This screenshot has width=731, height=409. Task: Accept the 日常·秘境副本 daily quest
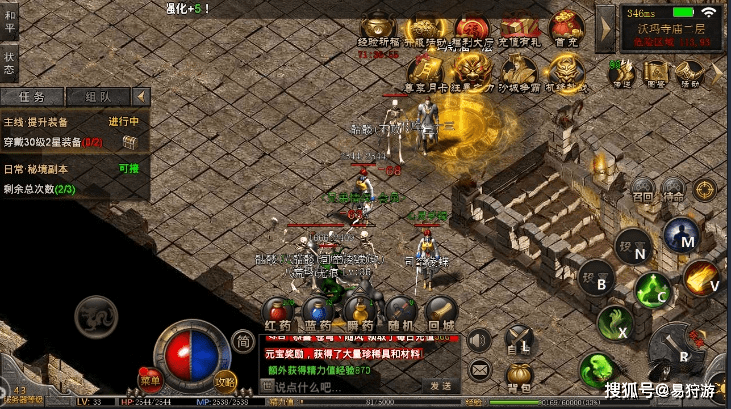[129, 169]
